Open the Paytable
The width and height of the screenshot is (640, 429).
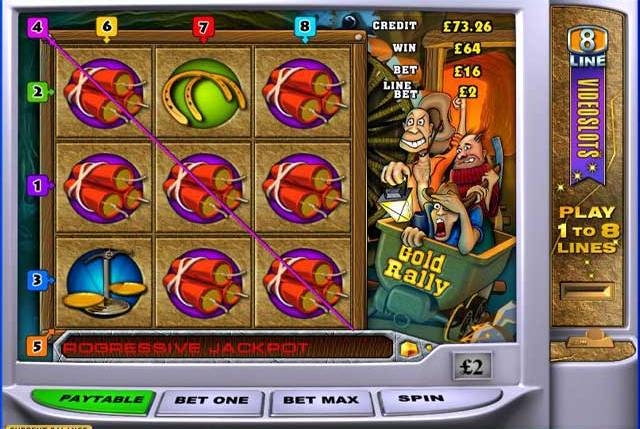92,400
